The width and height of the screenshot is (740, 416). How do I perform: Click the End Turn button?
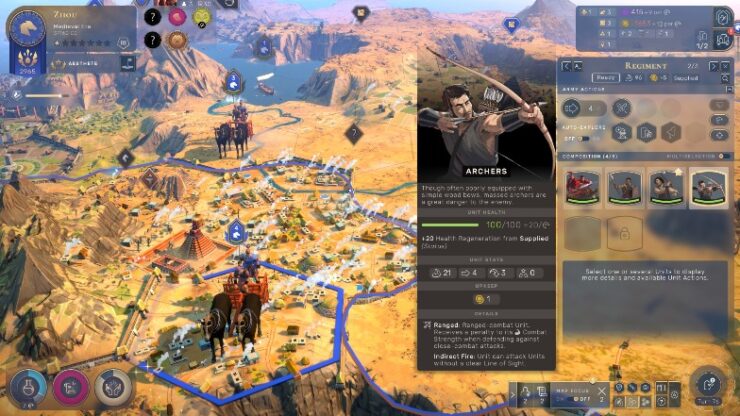pos(706,382)
